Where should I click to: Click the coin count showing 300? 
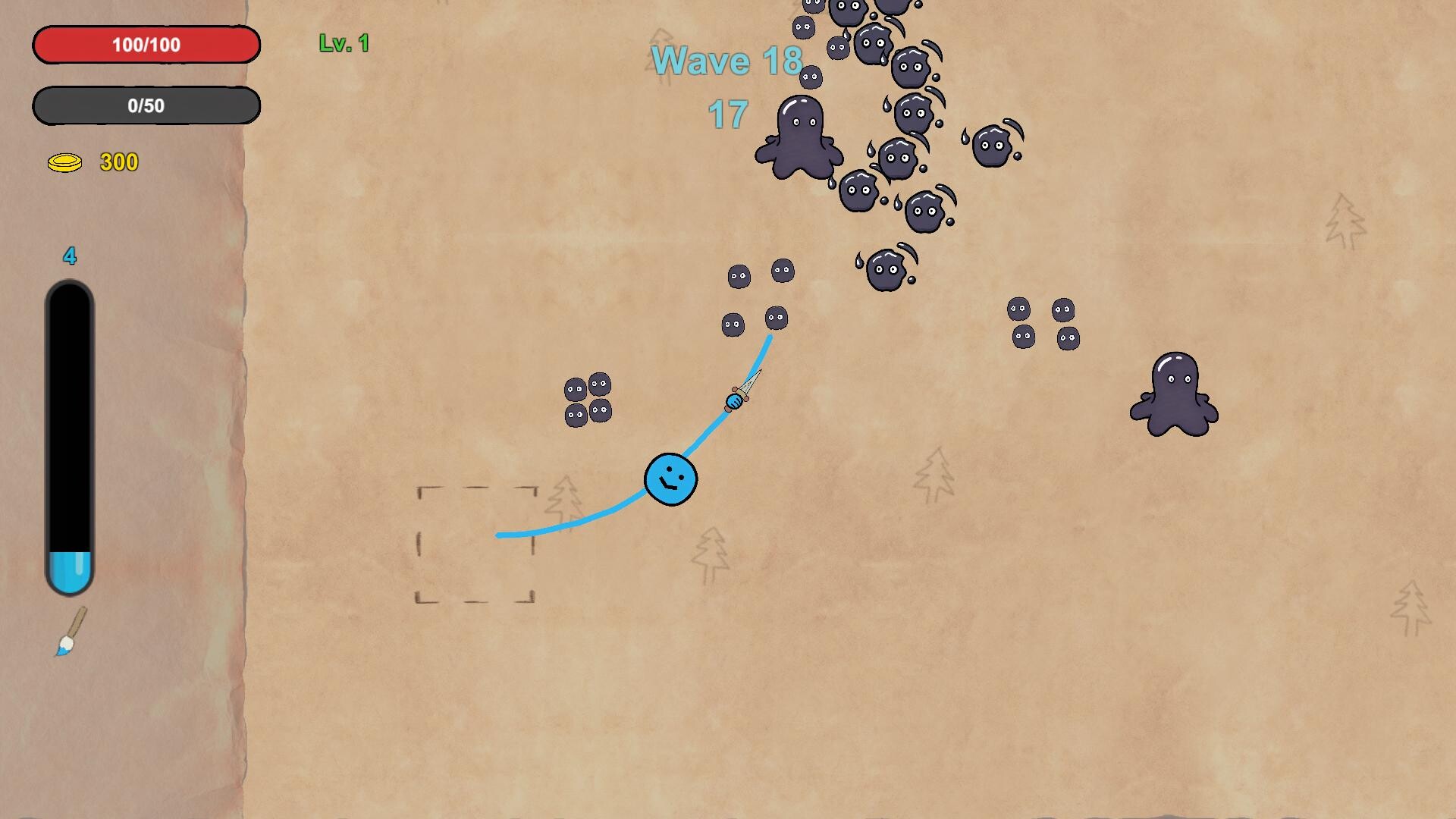pos(118,162)
